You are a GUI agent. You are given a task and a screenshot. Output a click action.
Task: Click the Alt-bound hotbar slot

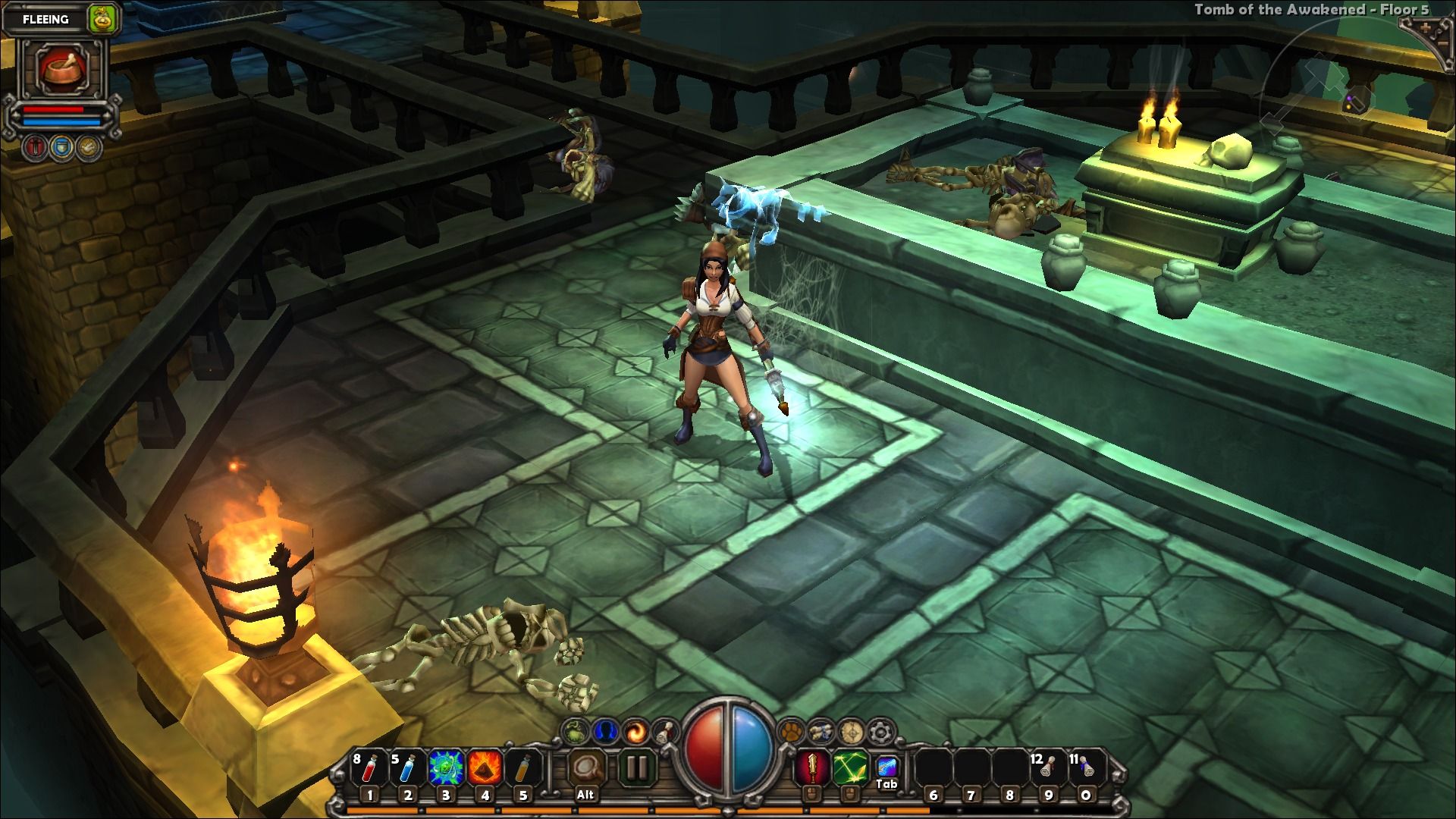click(585, 770)
